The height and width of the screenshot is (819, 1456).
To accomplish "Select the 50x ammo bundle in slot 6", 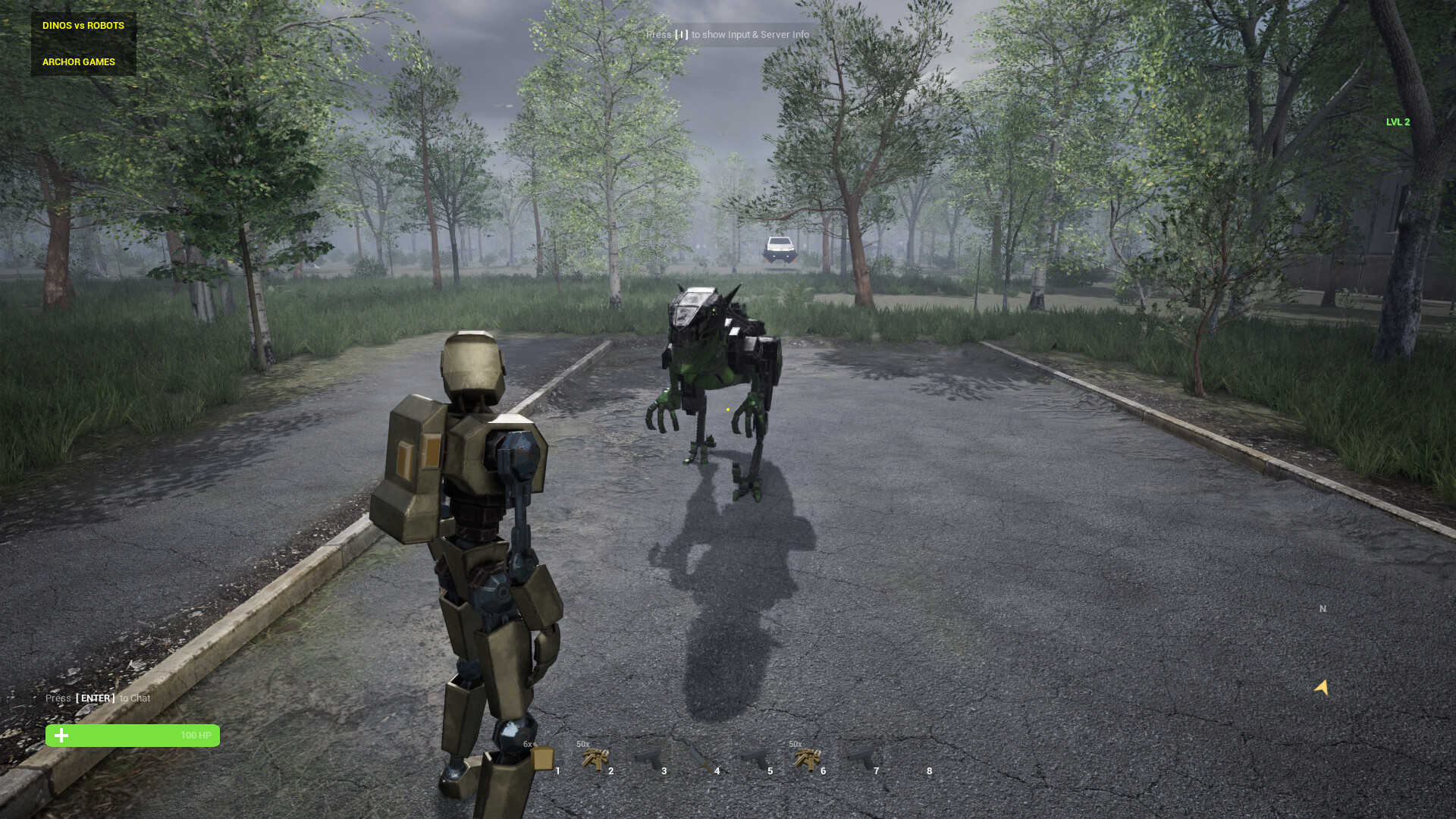I will click(x=808, y=758).
